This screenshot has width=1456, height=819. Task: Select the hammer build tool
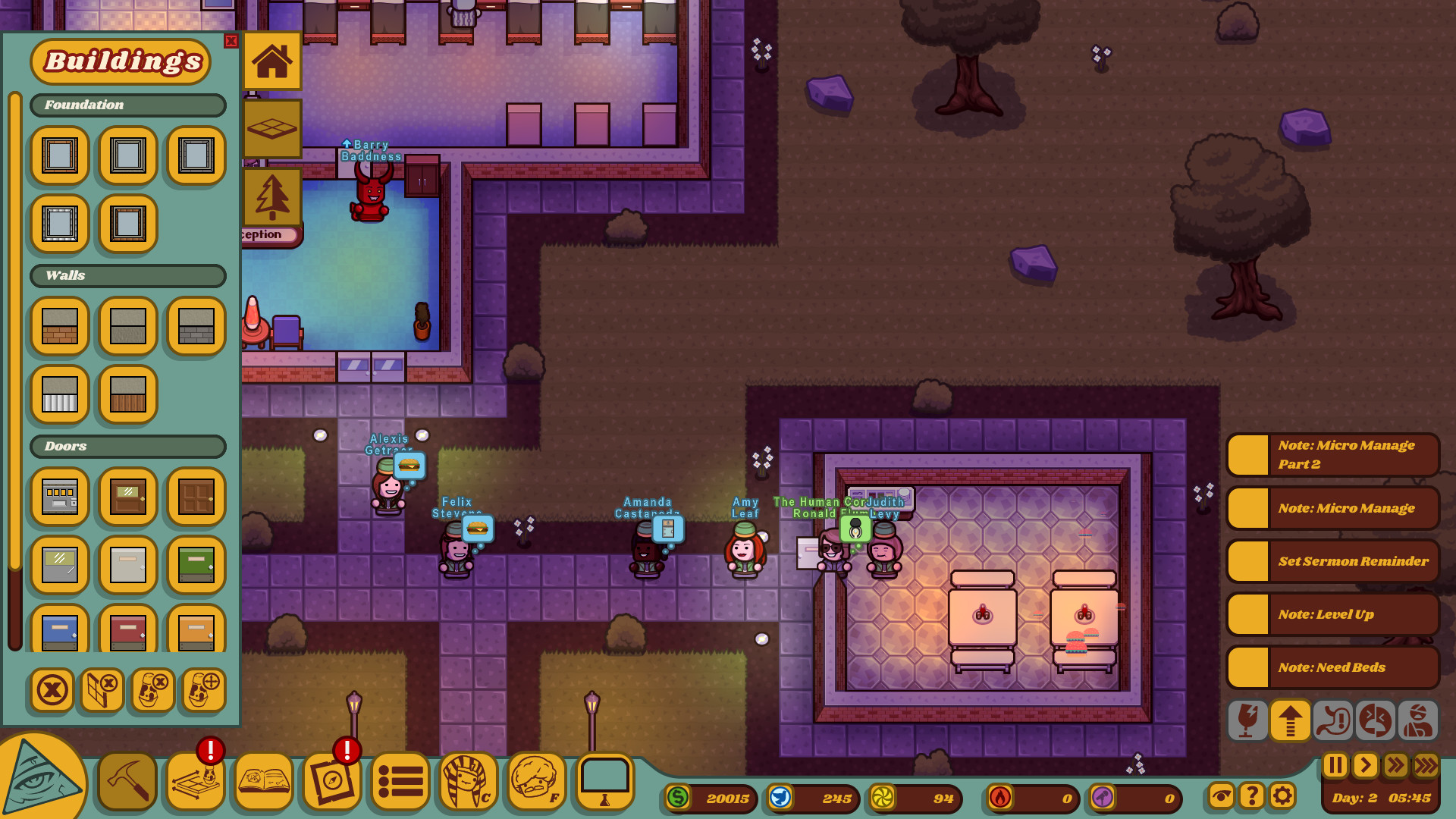[x=127, y=781]
